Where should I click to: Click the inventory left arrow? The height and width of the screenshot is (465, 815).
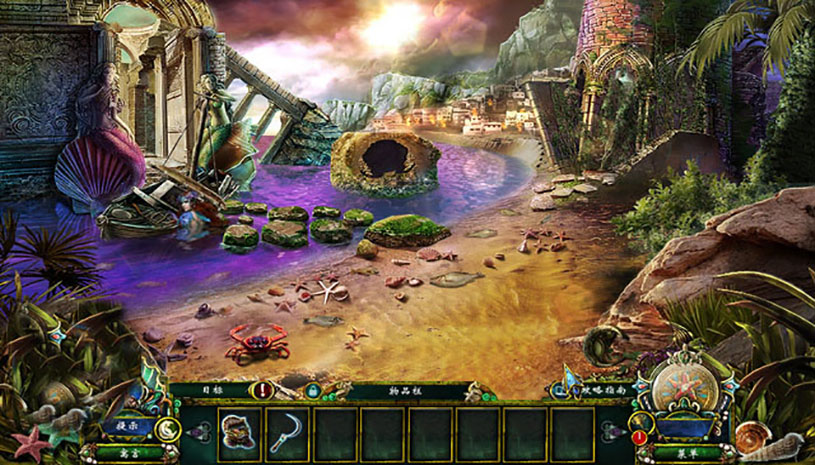tap(201, 432)
